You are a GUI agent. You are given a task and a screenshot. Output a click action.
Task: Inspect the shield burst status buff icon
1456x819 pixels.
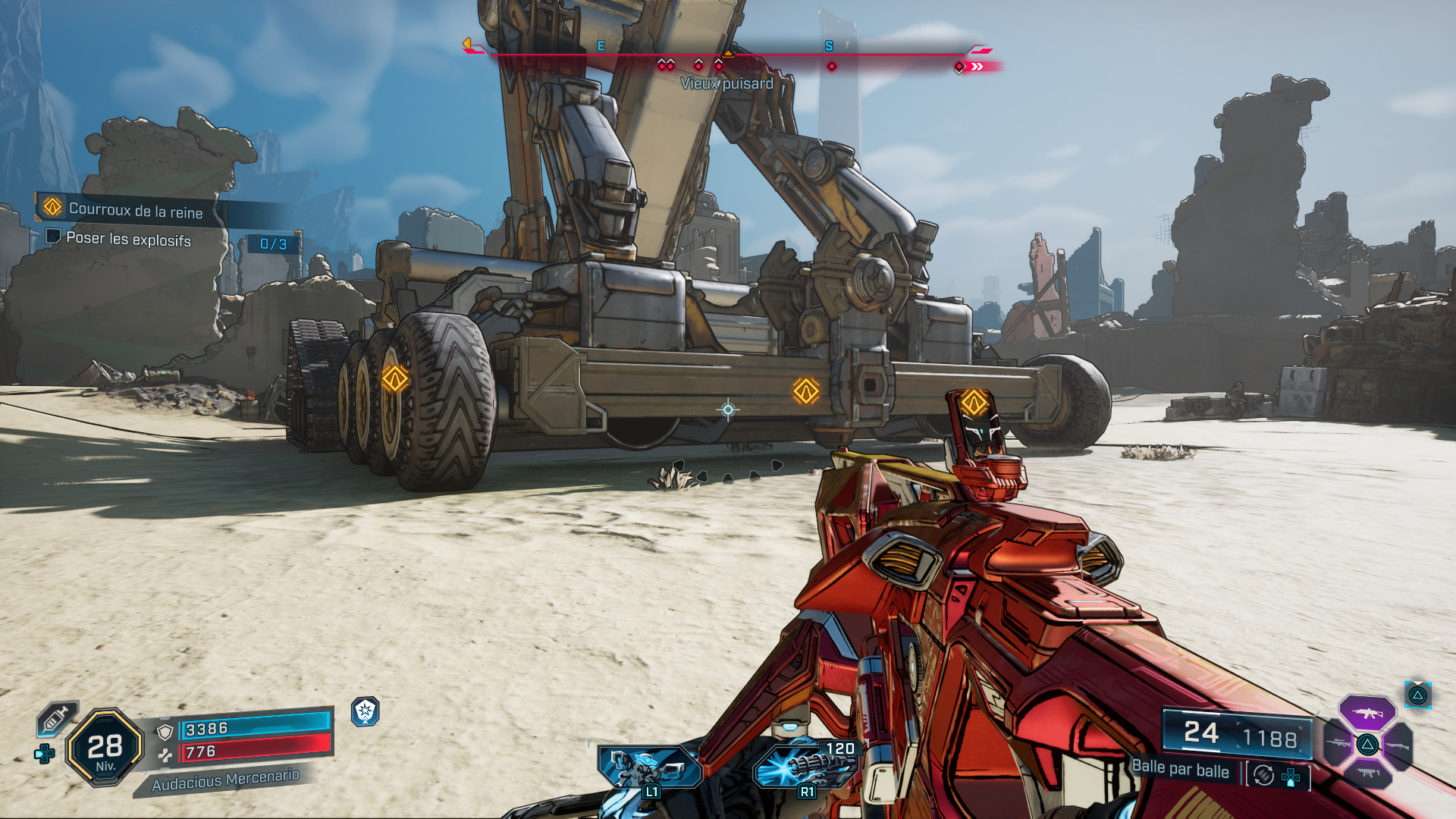pos(365,711)
